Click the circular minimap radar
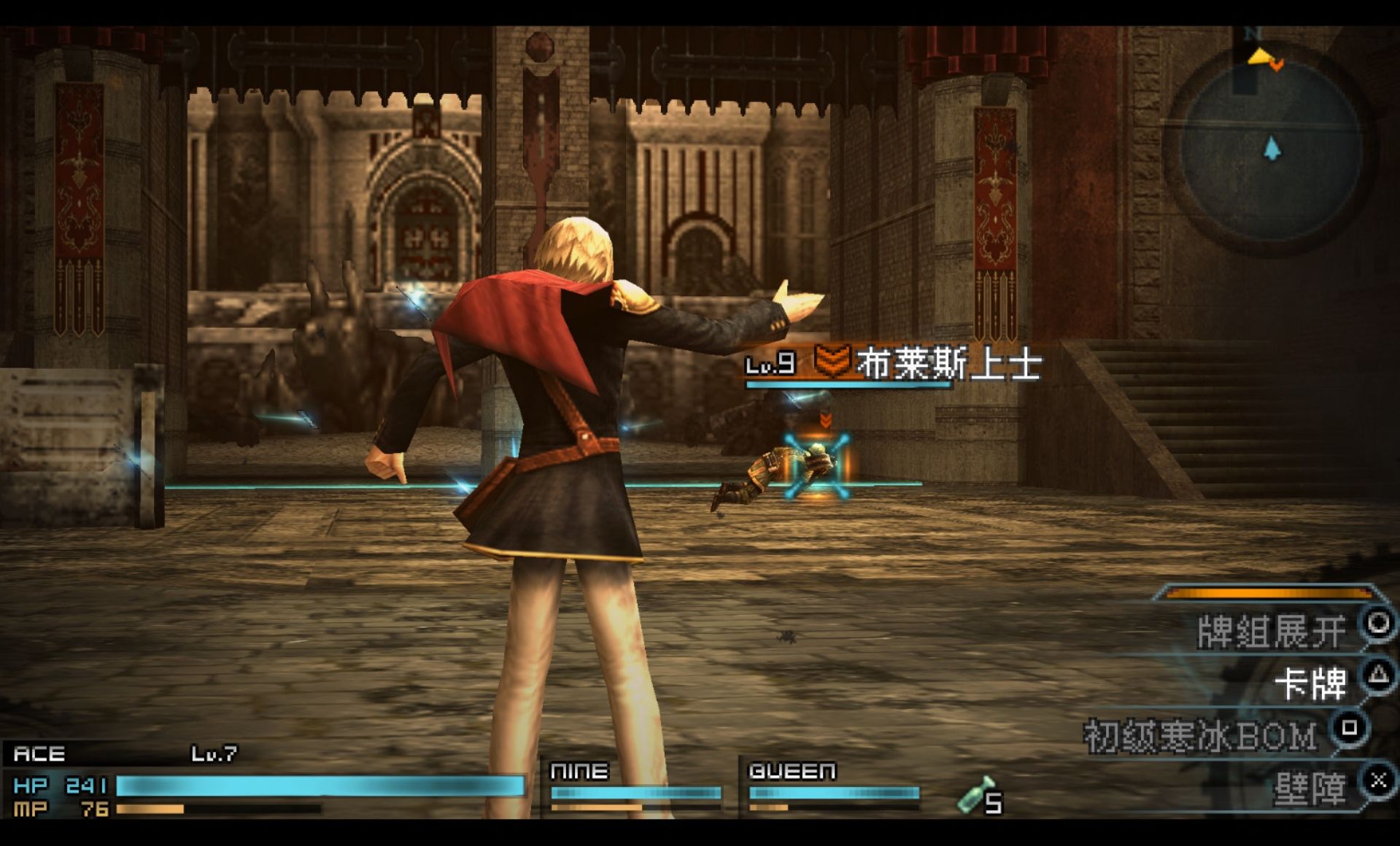This screenshot has width=1400, height=846. [1271, 150]
